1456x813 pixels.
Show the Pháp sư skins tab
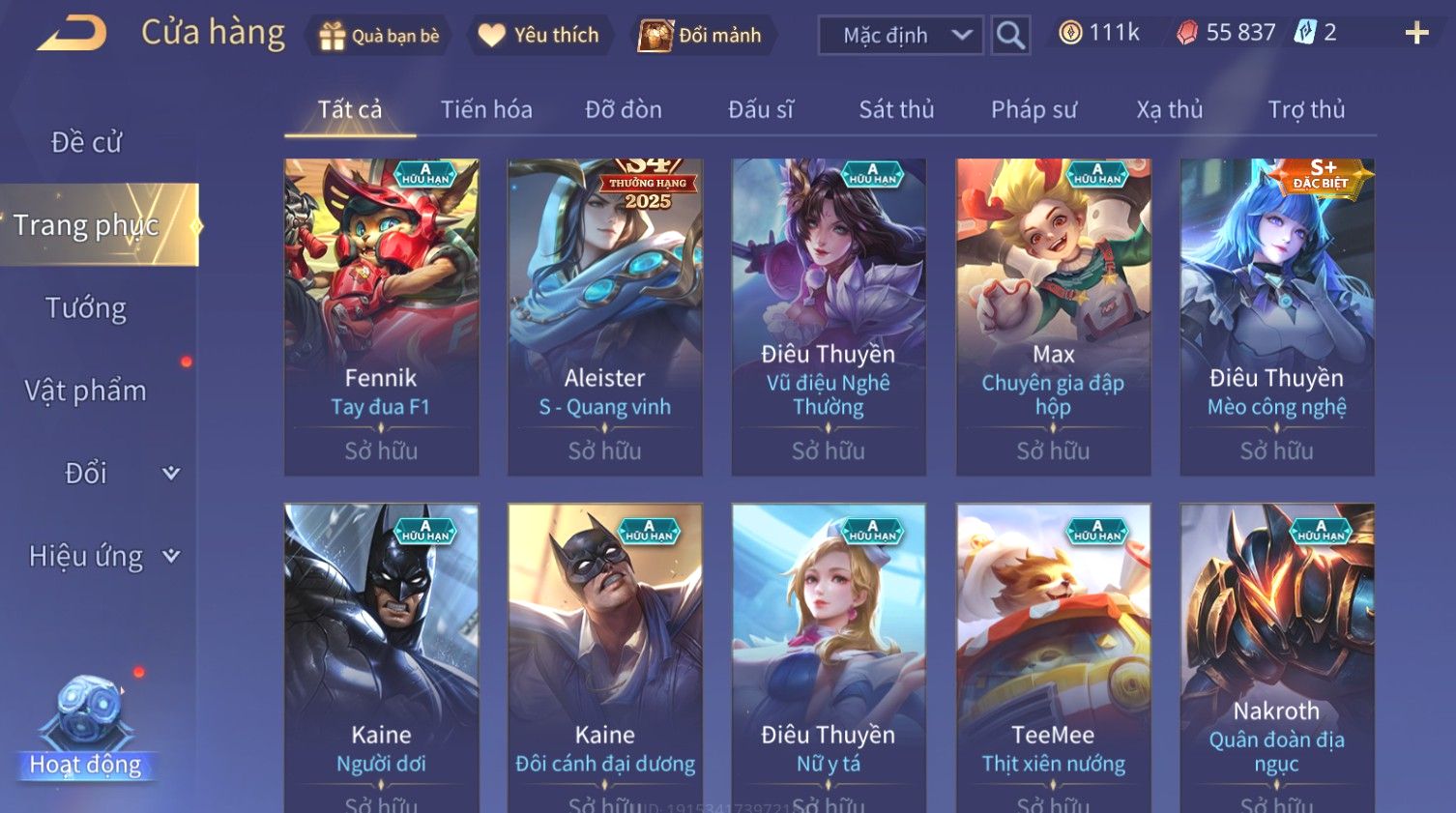tap(1034, 109)
